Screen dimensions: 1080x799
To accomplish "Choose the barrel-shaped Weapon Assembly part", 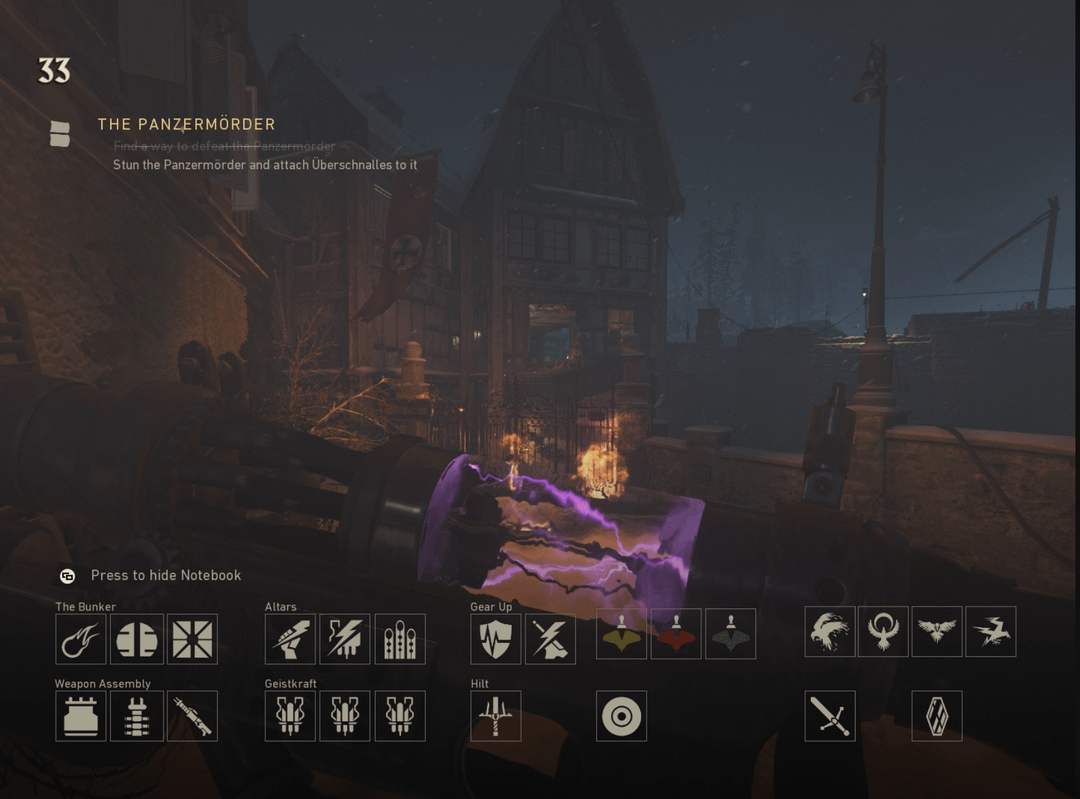I will click(x=192, y=716).
